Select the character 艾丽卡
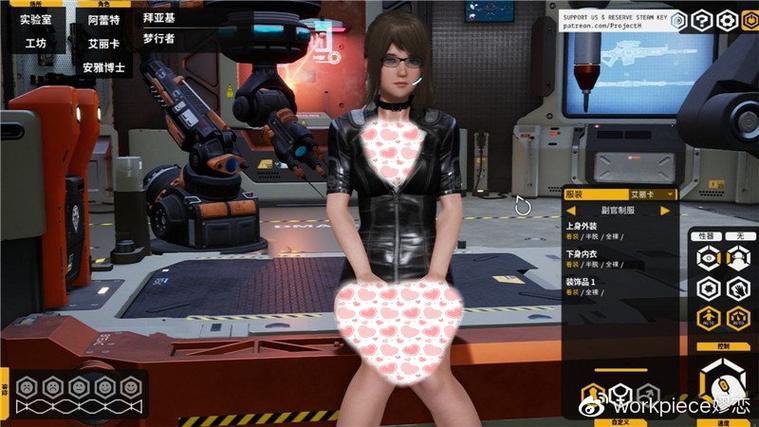 tap(103, 43)
